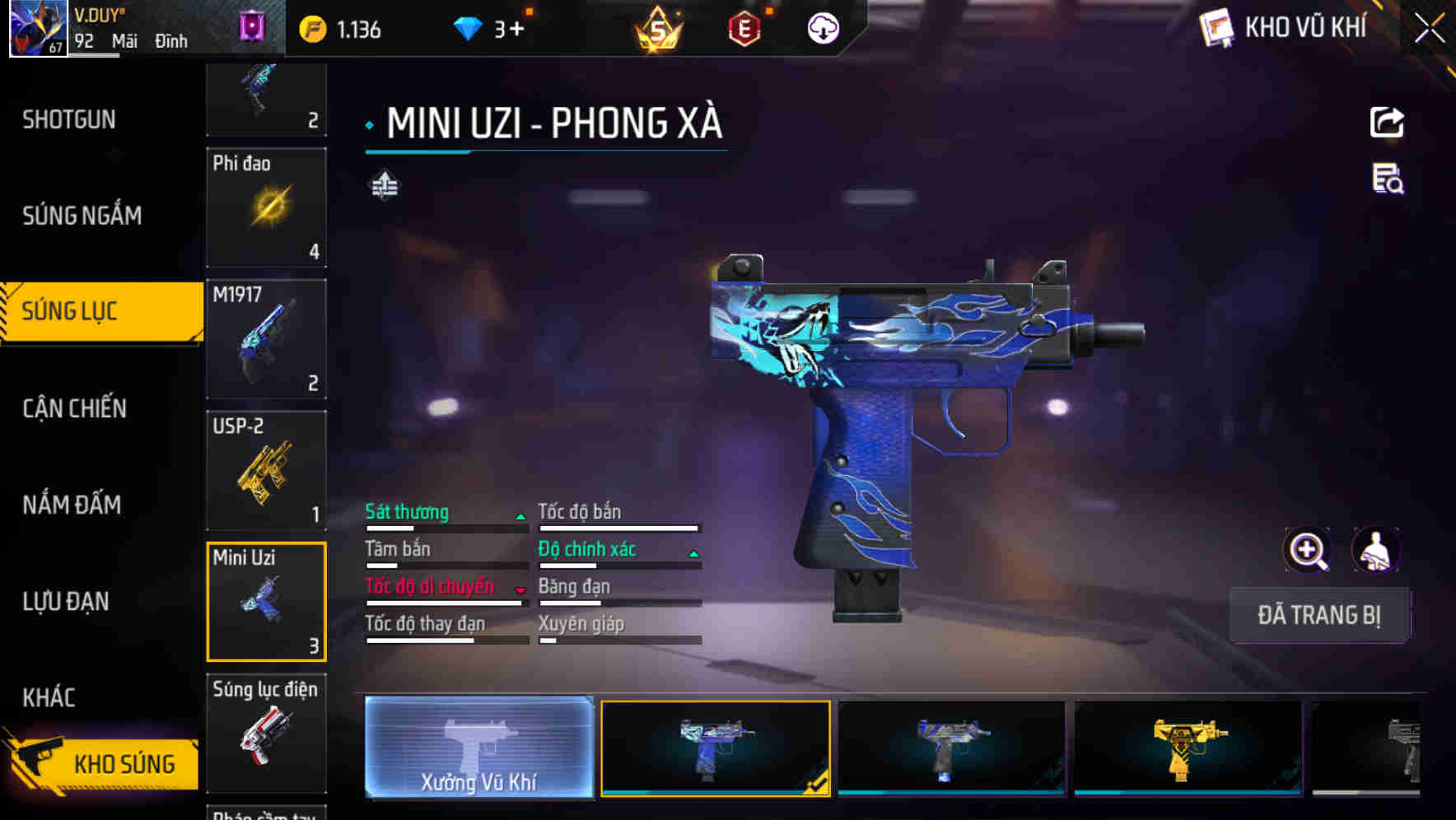Click the magnifier zoom preview icon
The image size is (1456, 820).
click(x=1309, y=550)
